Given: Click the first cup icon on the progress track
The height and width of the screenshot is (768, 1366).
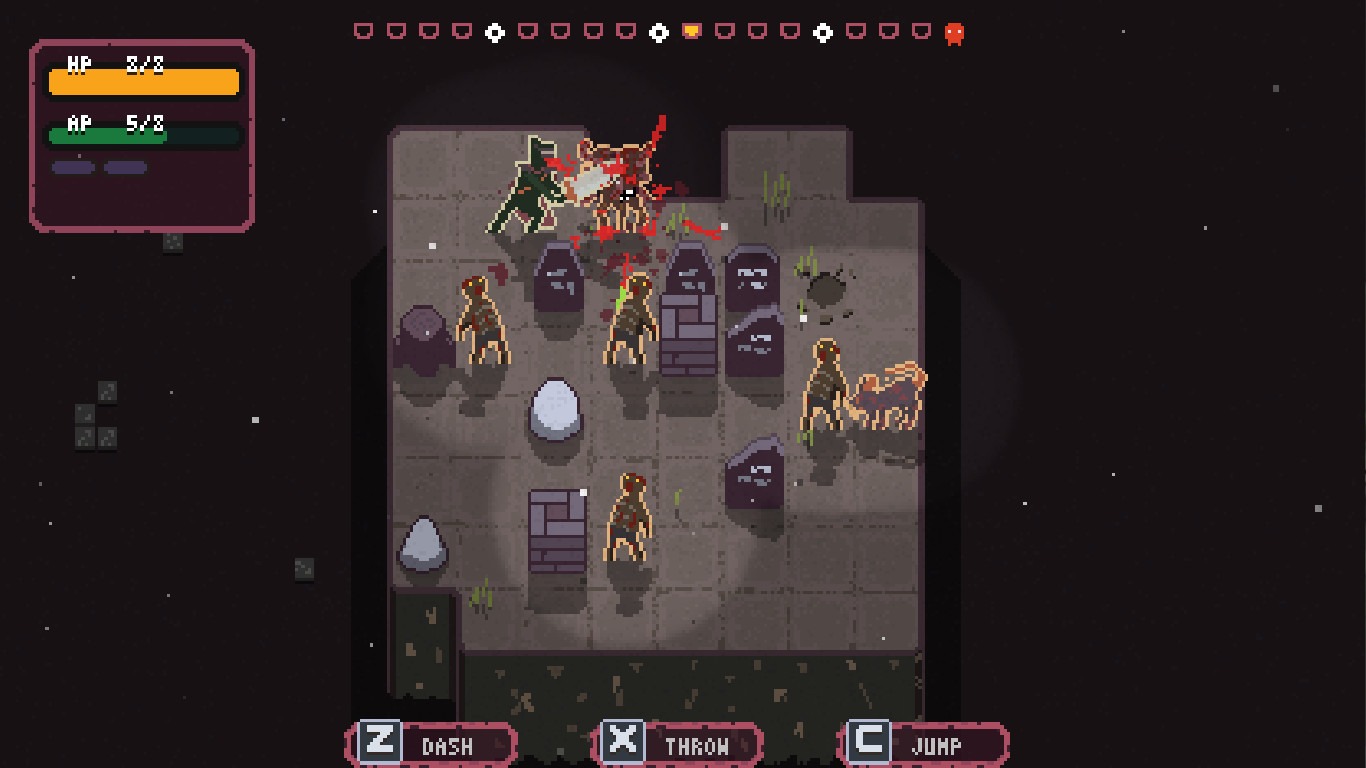Looking at the screenshot, I should [x=364, y=31].
